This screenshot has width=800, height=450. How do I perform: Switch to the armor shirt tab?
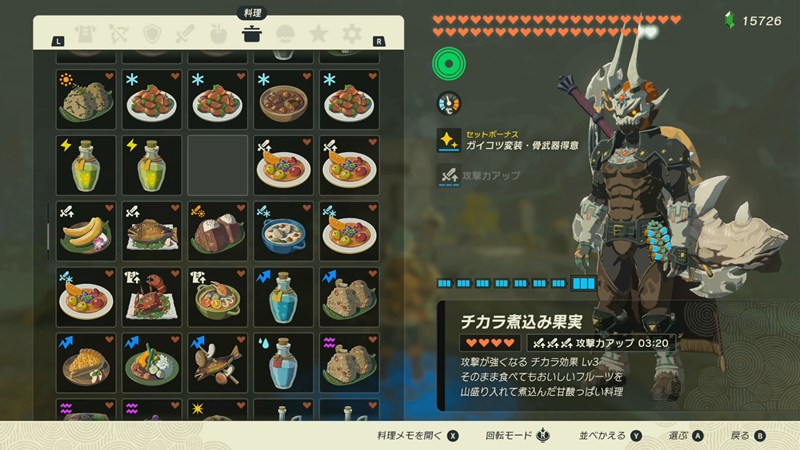(x=84, y=35)
